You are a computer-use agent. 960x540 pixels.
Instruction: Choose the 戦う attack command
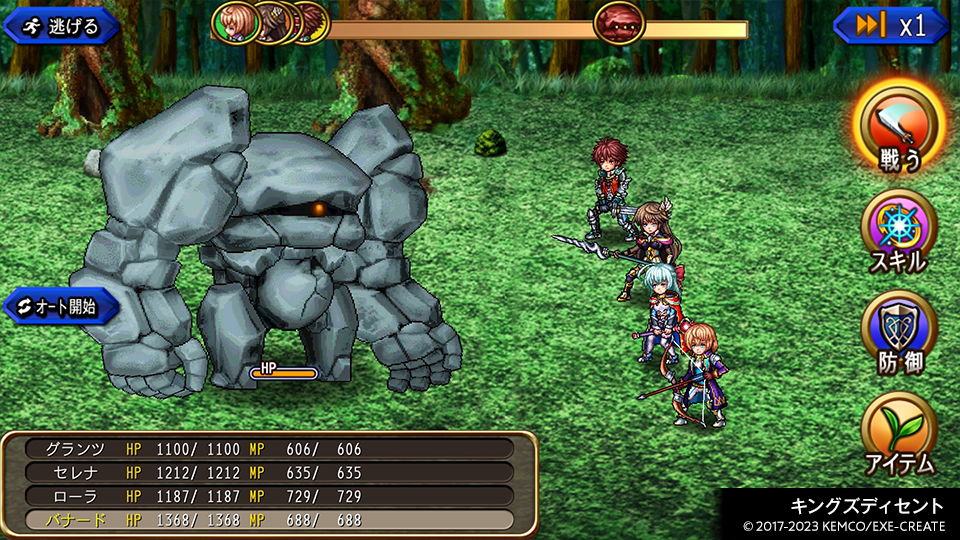898,125
